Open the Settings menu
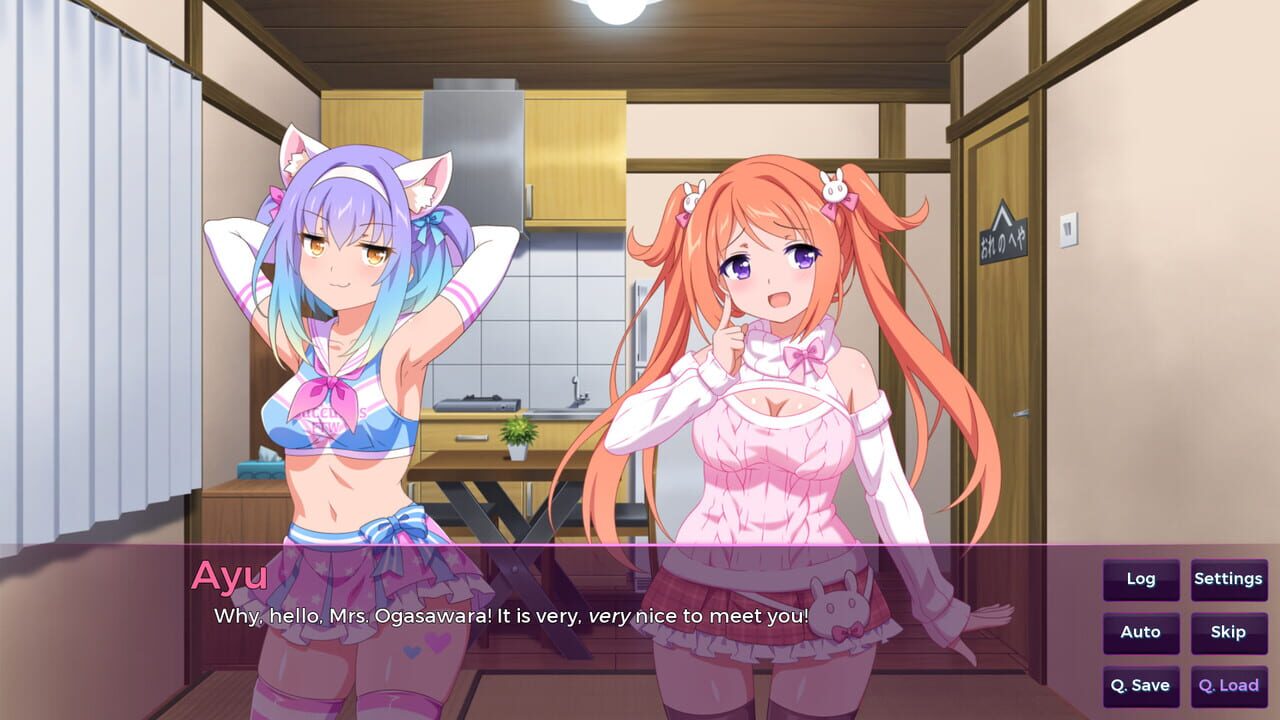The width and height of the screenshot is (1280, 720). click(x=1228, y=579)
